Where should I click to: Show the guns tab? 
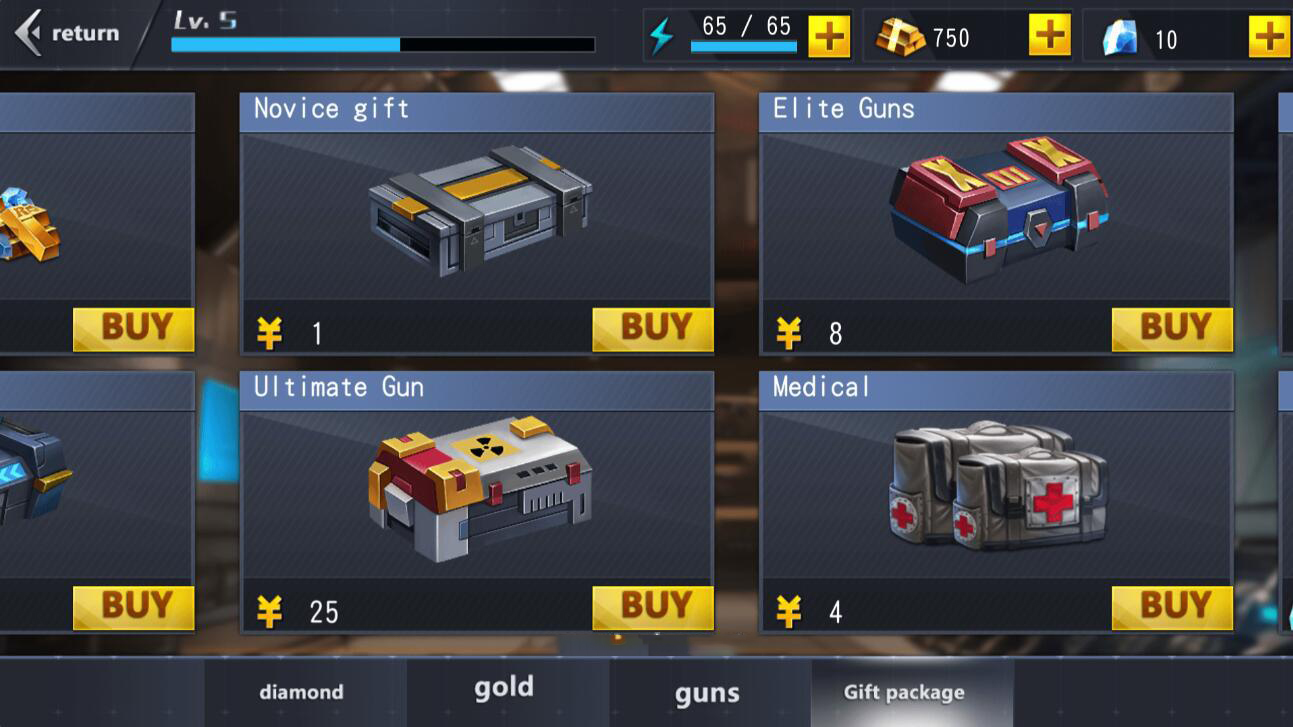point(707,692)
